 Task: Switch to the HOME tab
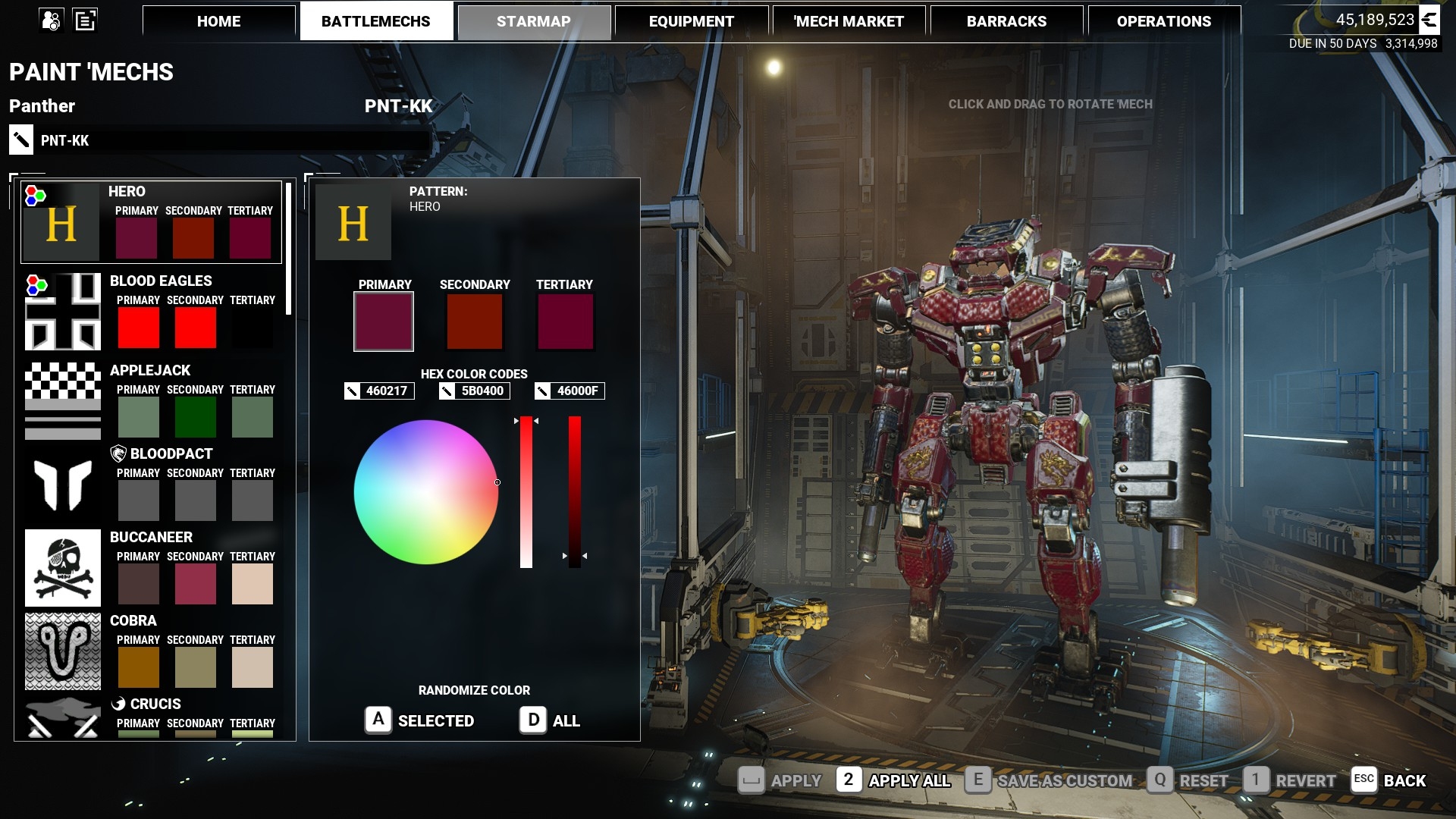(218, 21)
